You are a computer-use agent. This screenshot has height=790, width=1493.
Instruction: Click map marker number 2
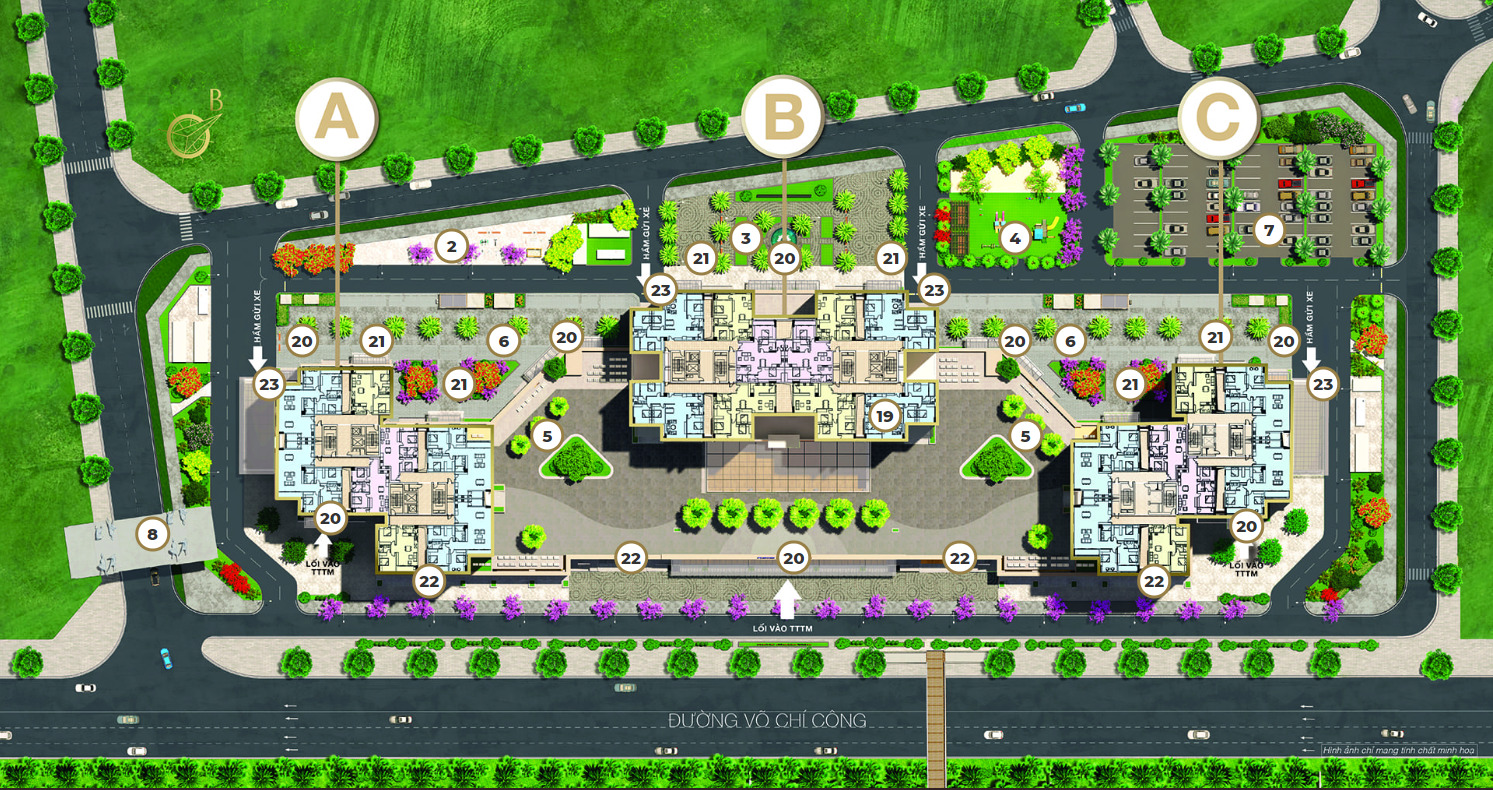452,244
